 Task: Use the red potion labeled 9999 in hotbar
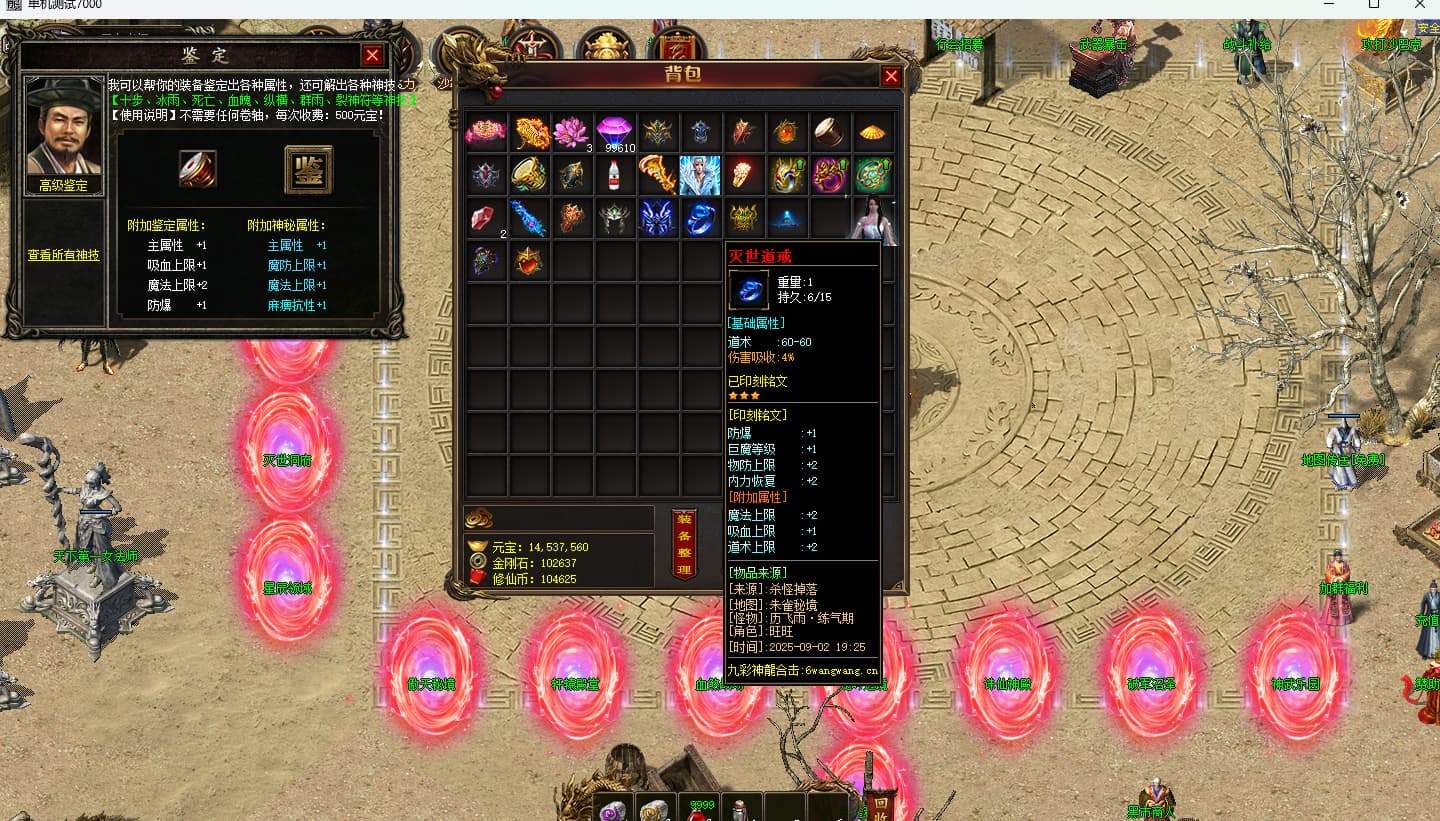(700, 810)
